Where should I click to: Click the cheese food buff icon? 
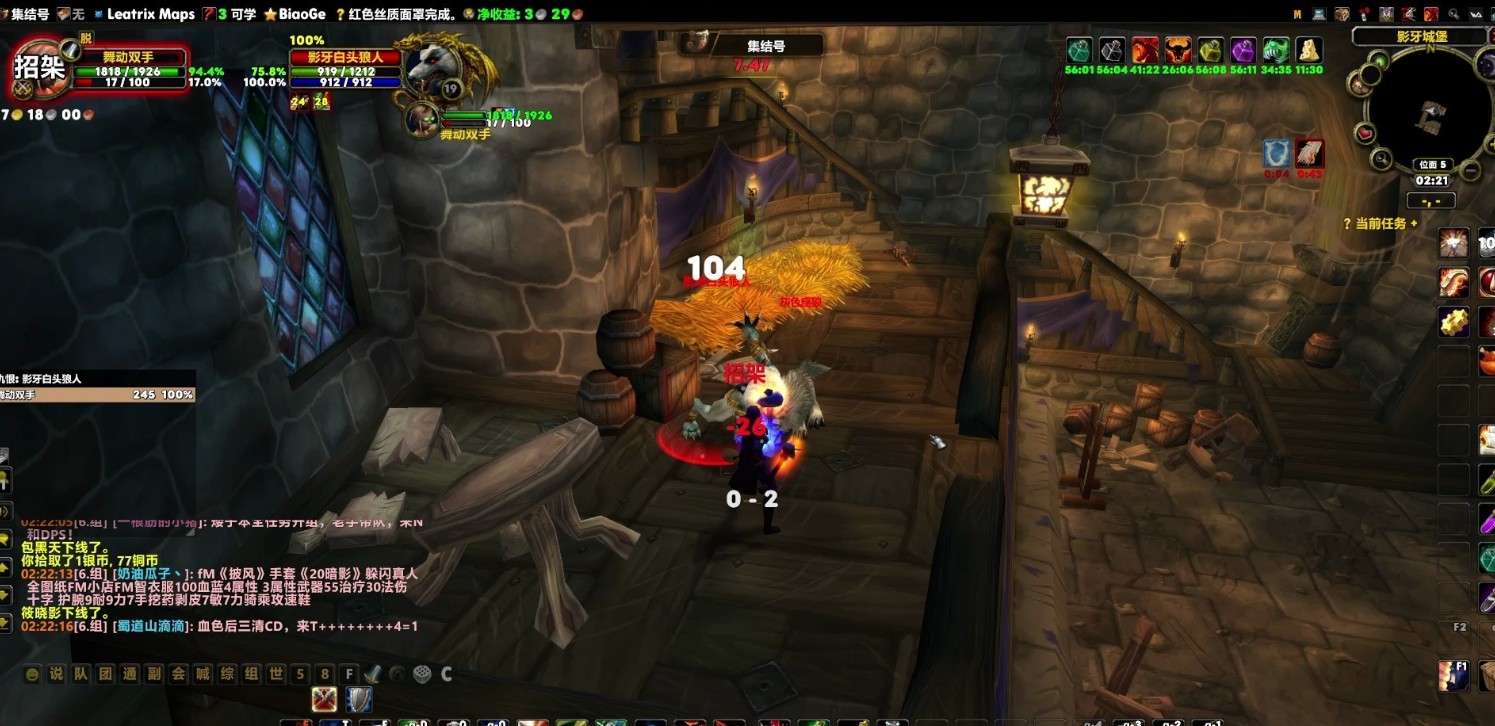(x=1309, y=50)
